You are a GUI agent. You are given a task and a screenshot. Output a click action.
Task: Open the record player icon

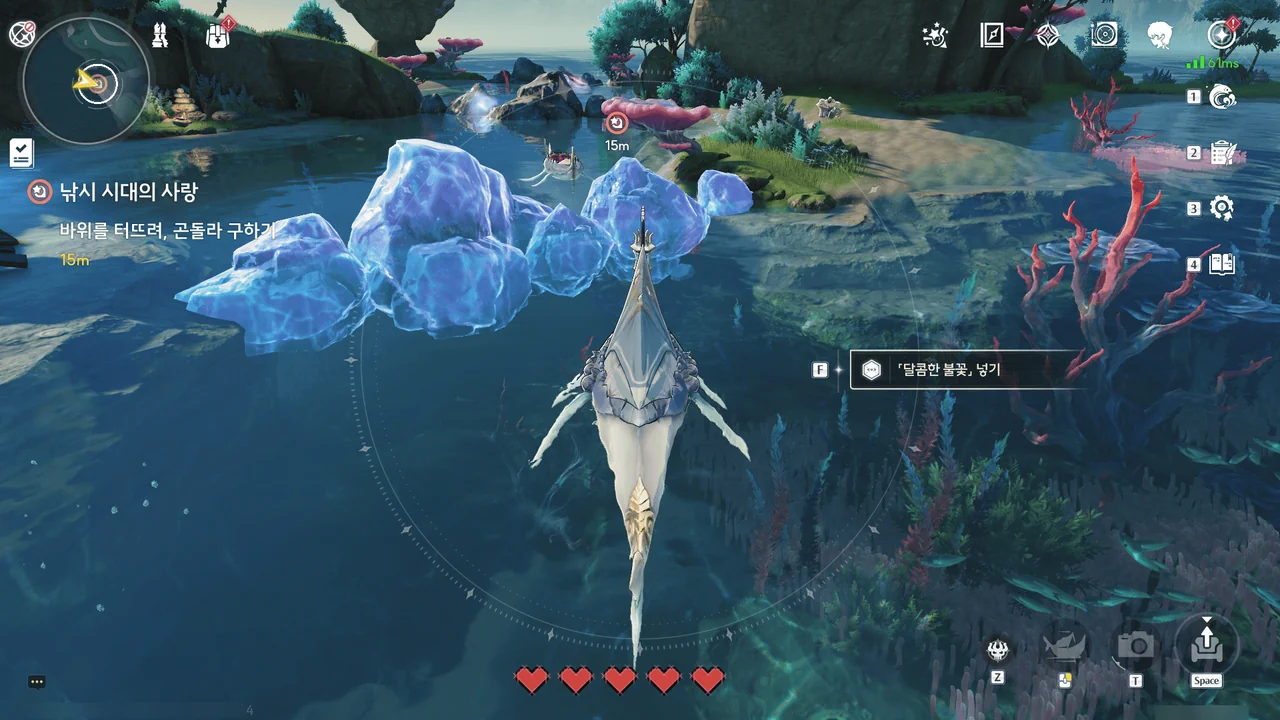point(1103,36)
